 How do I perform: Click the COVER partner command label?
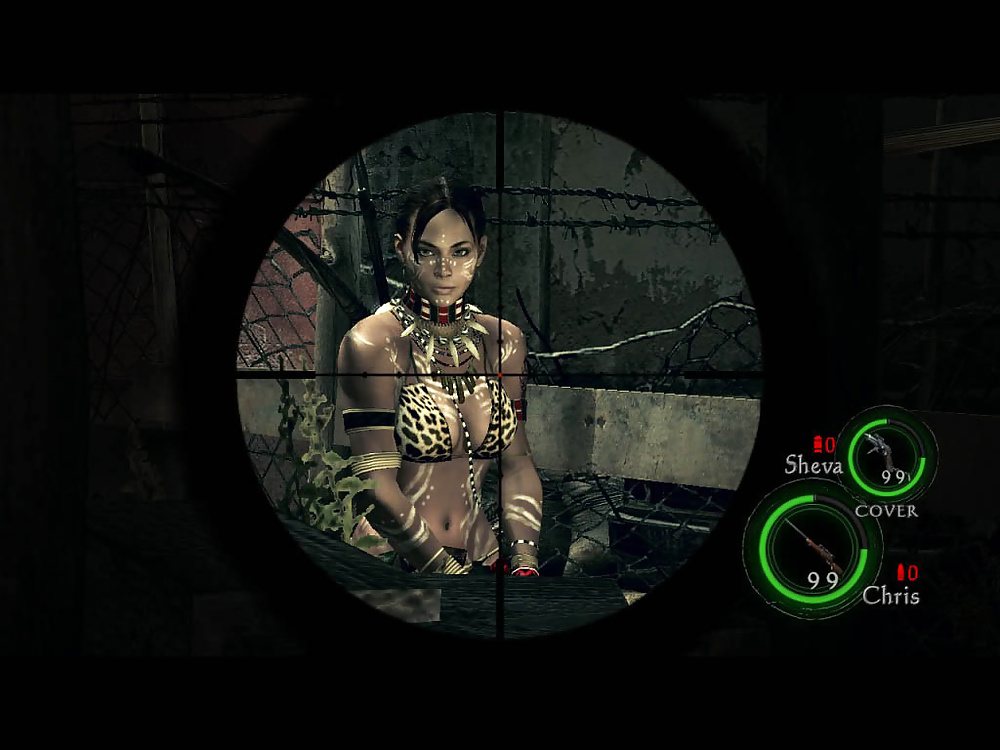pyautogui.click(x=886, y=510)
